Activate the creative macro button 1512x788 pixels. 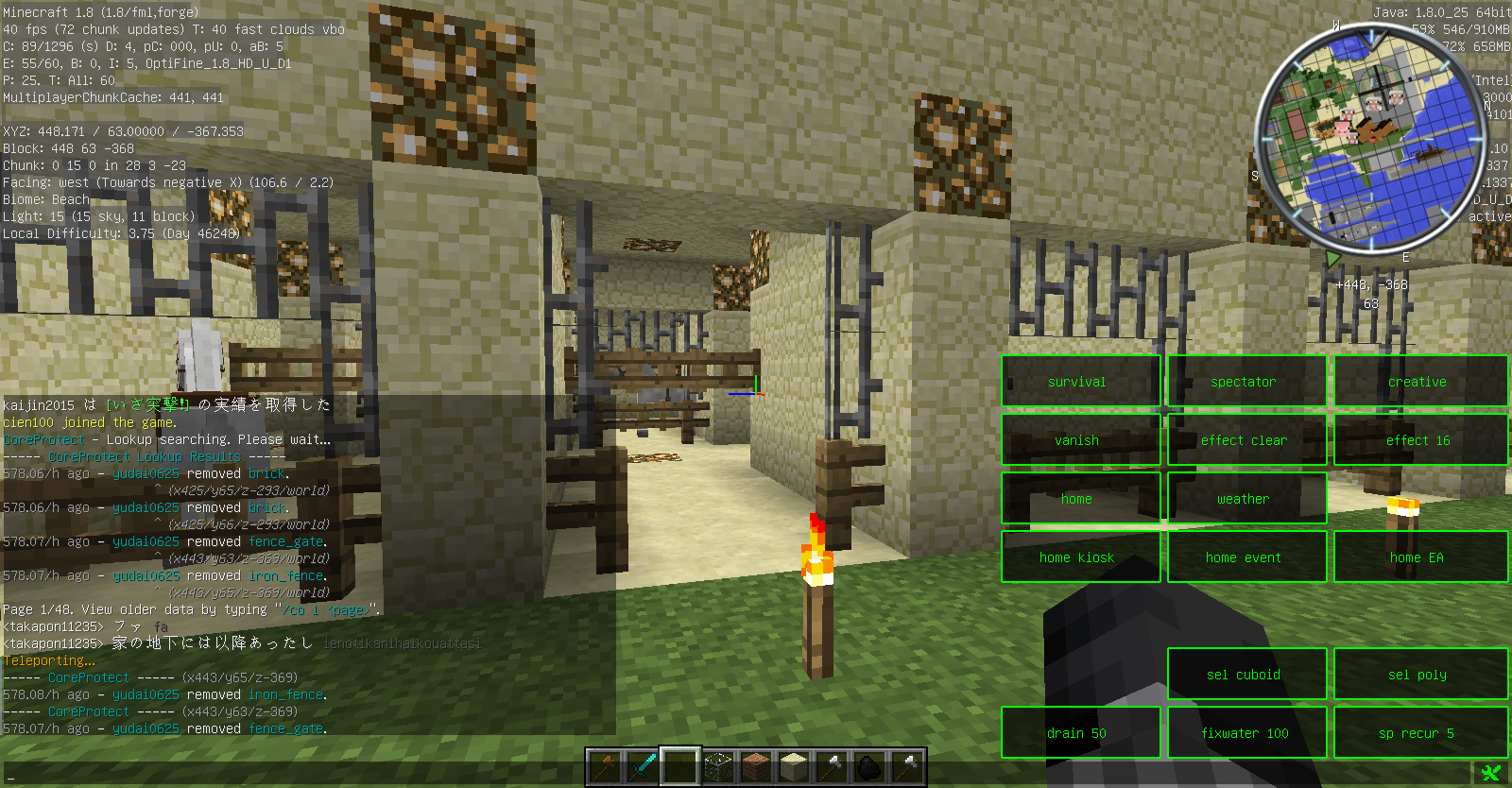1419,382
